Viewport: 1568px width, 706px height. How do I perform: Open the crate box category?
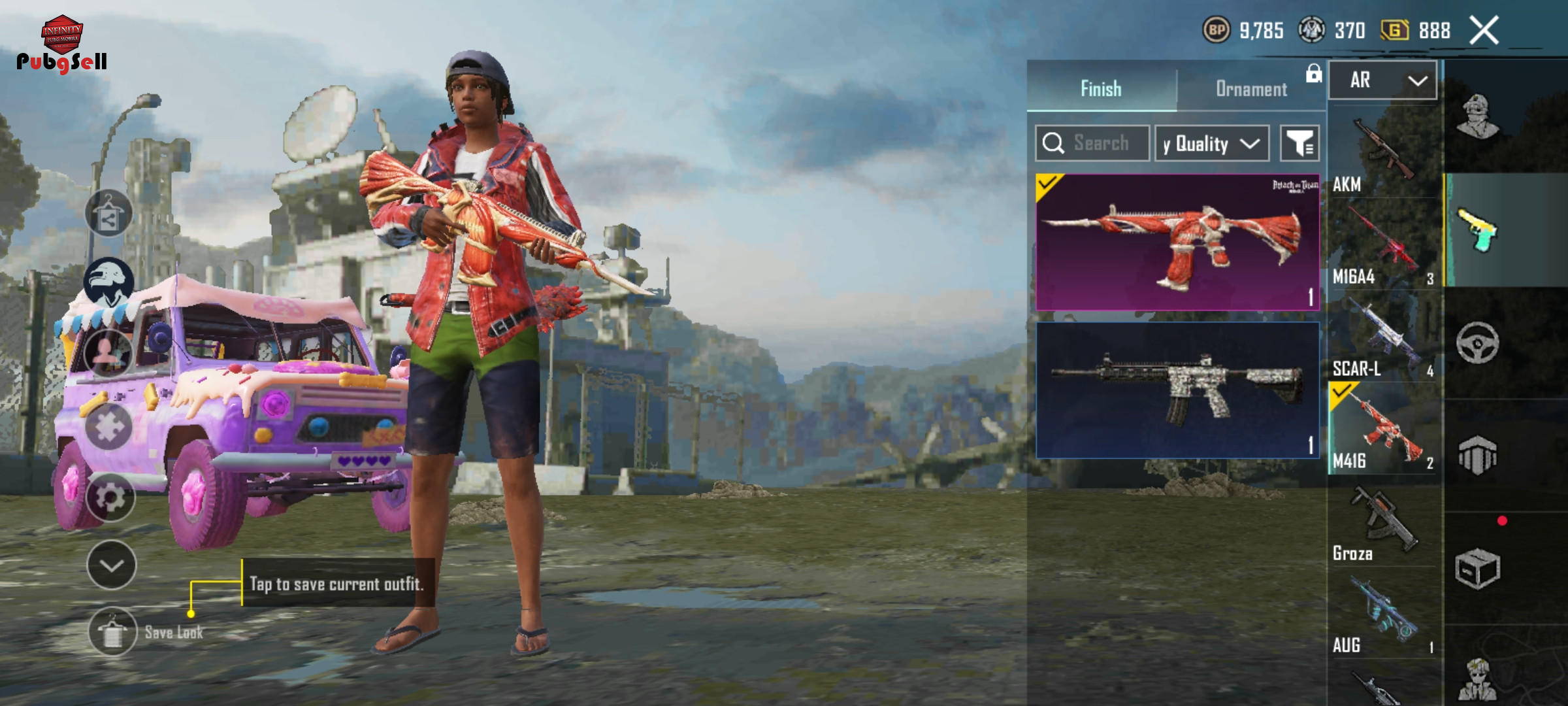point(1477,569)
